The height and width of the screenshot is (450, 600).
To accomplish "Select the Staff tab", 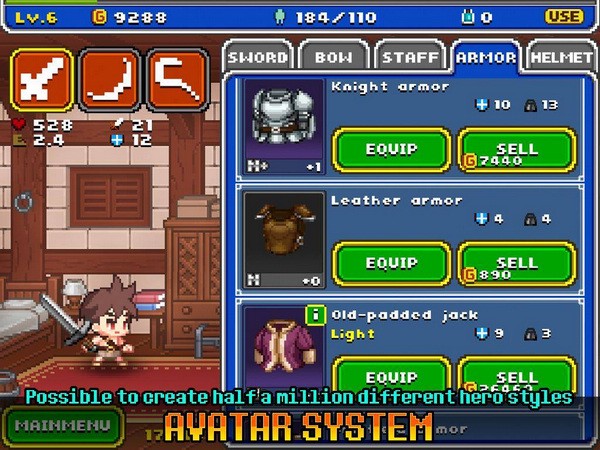I will (410, 57).
